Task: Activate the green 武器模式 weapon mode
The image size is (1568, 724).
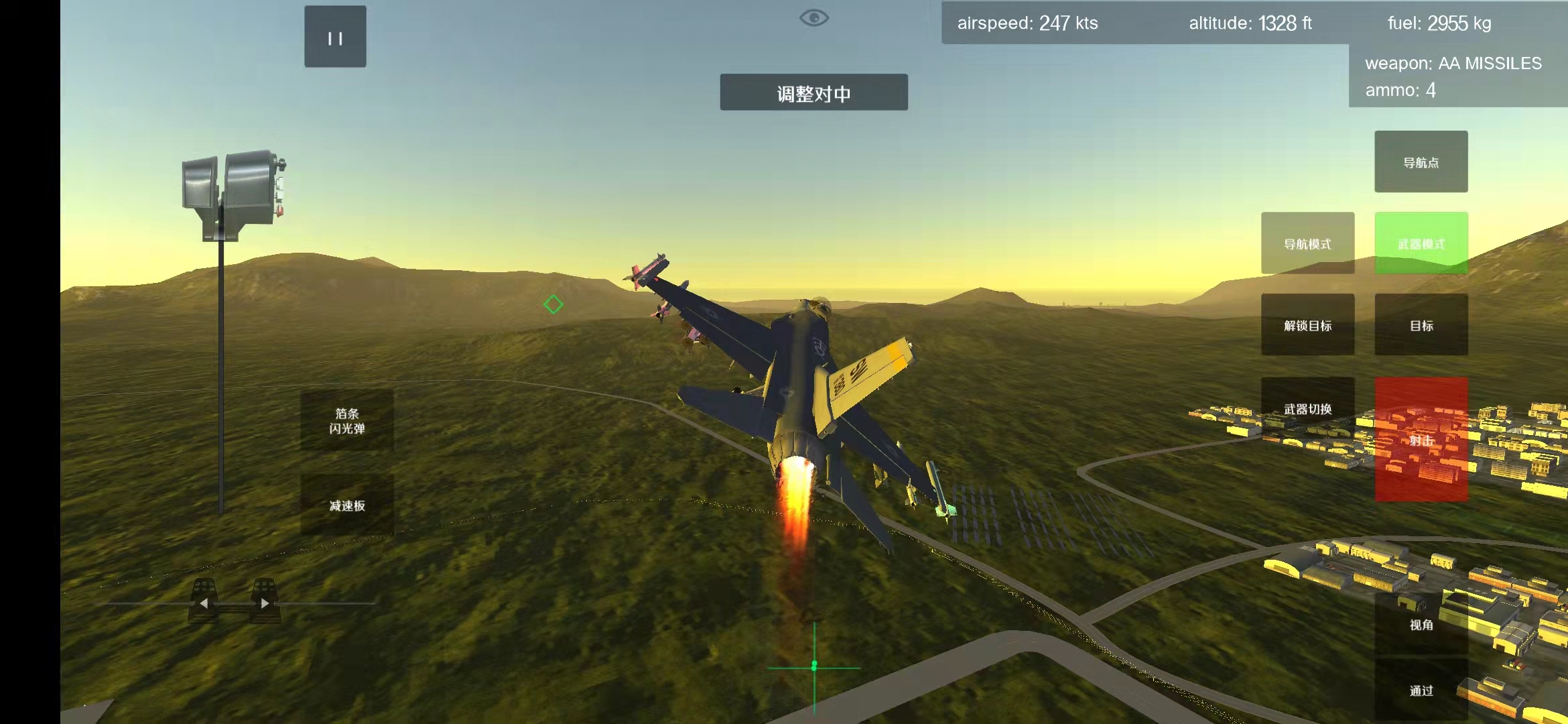Action: click(x=1421, y=243)
